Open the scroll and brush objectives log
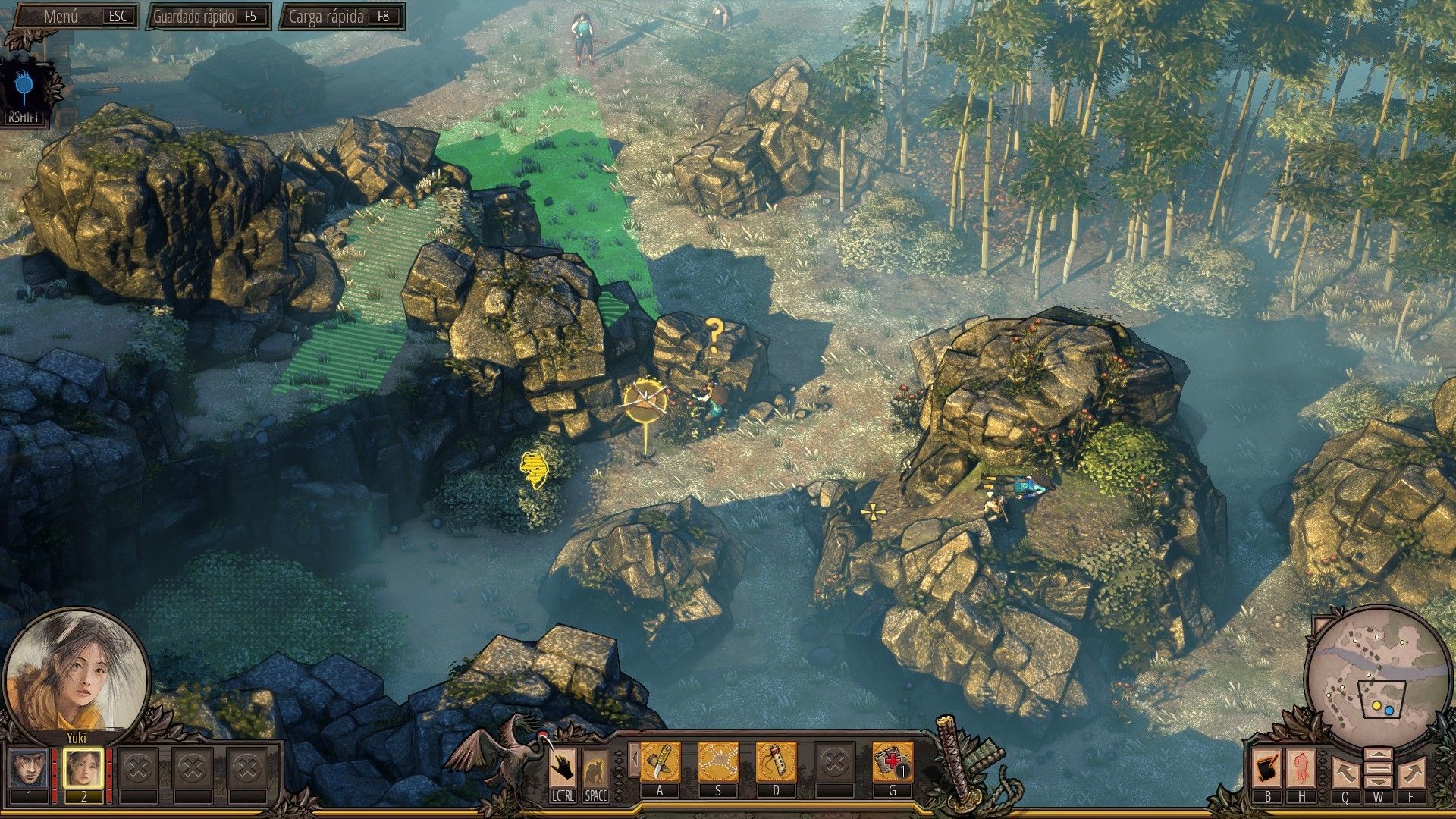 click(1267, 768)
